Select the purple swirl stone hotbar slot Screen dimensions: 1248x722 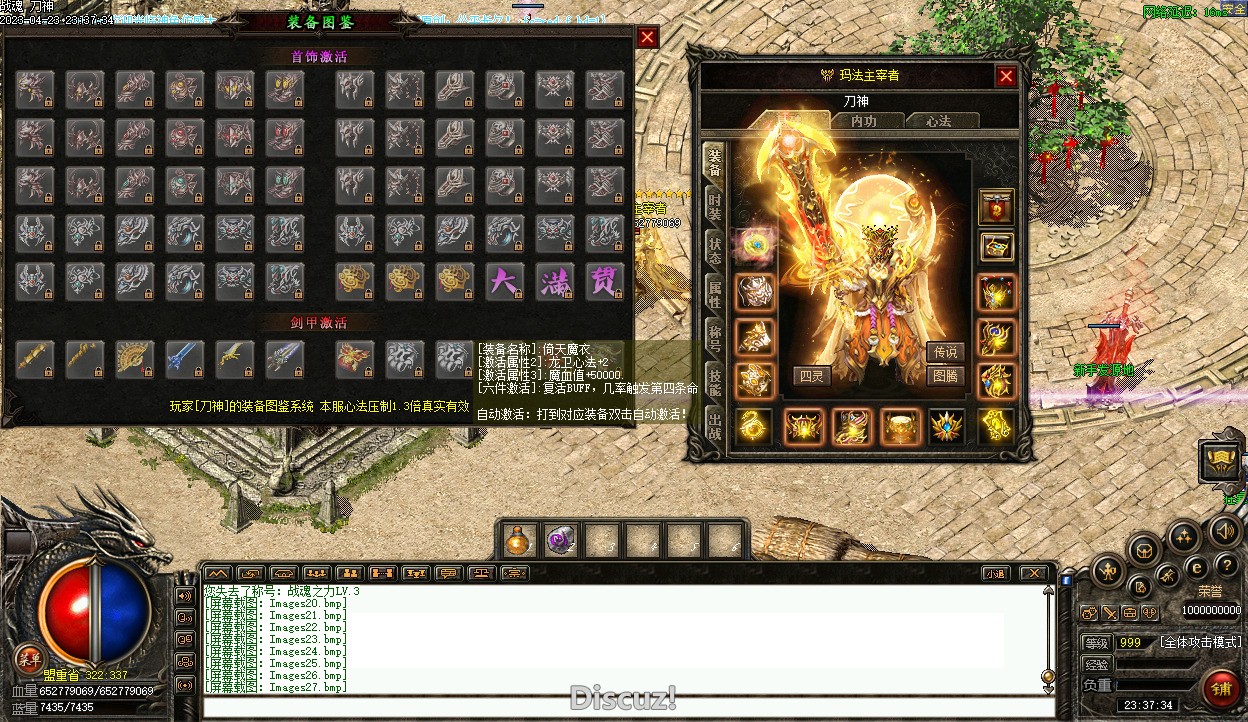tap(560, 541)
